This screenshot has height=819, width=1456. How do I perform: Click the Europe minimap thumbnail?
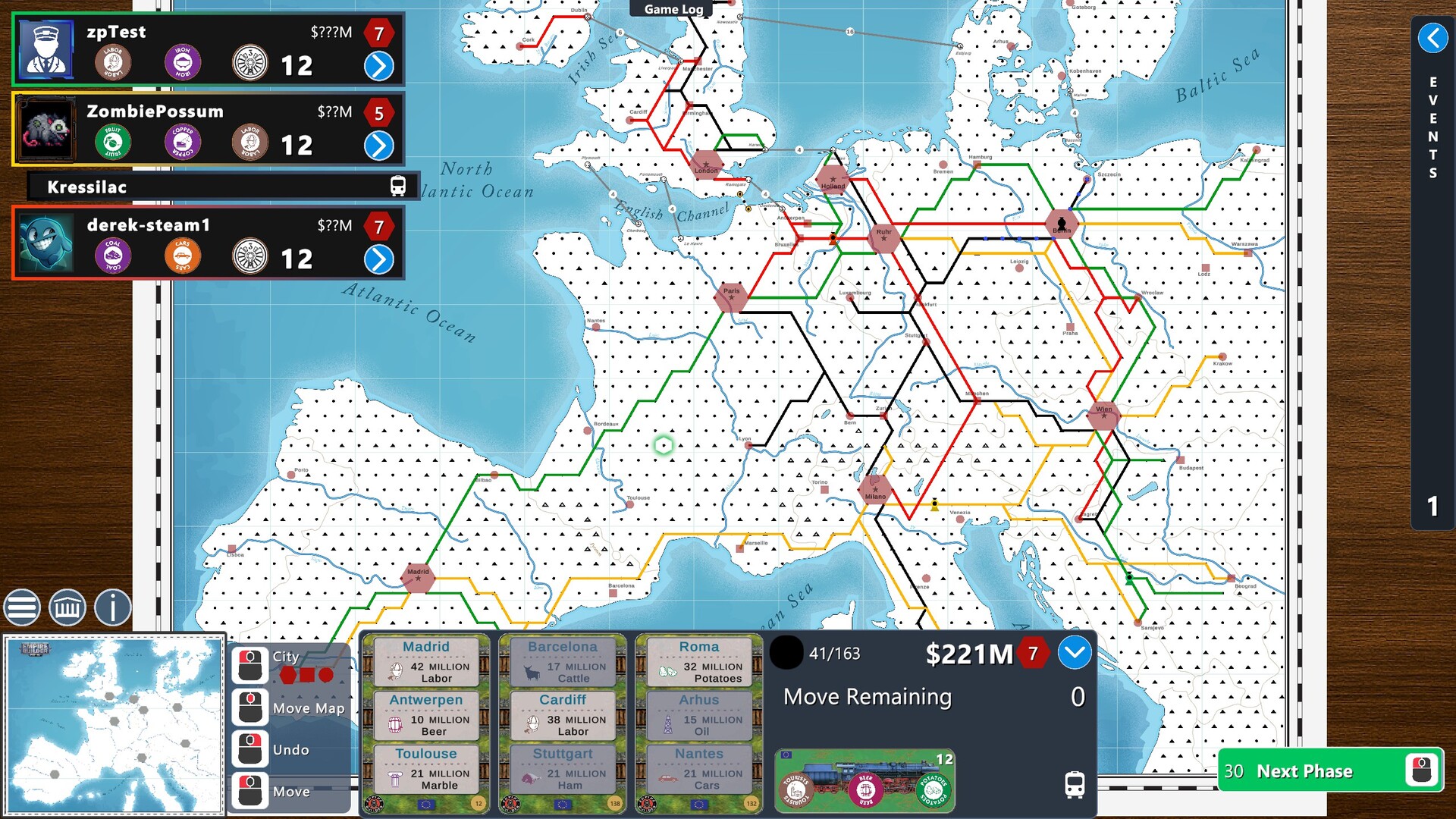tap(114, 724)
